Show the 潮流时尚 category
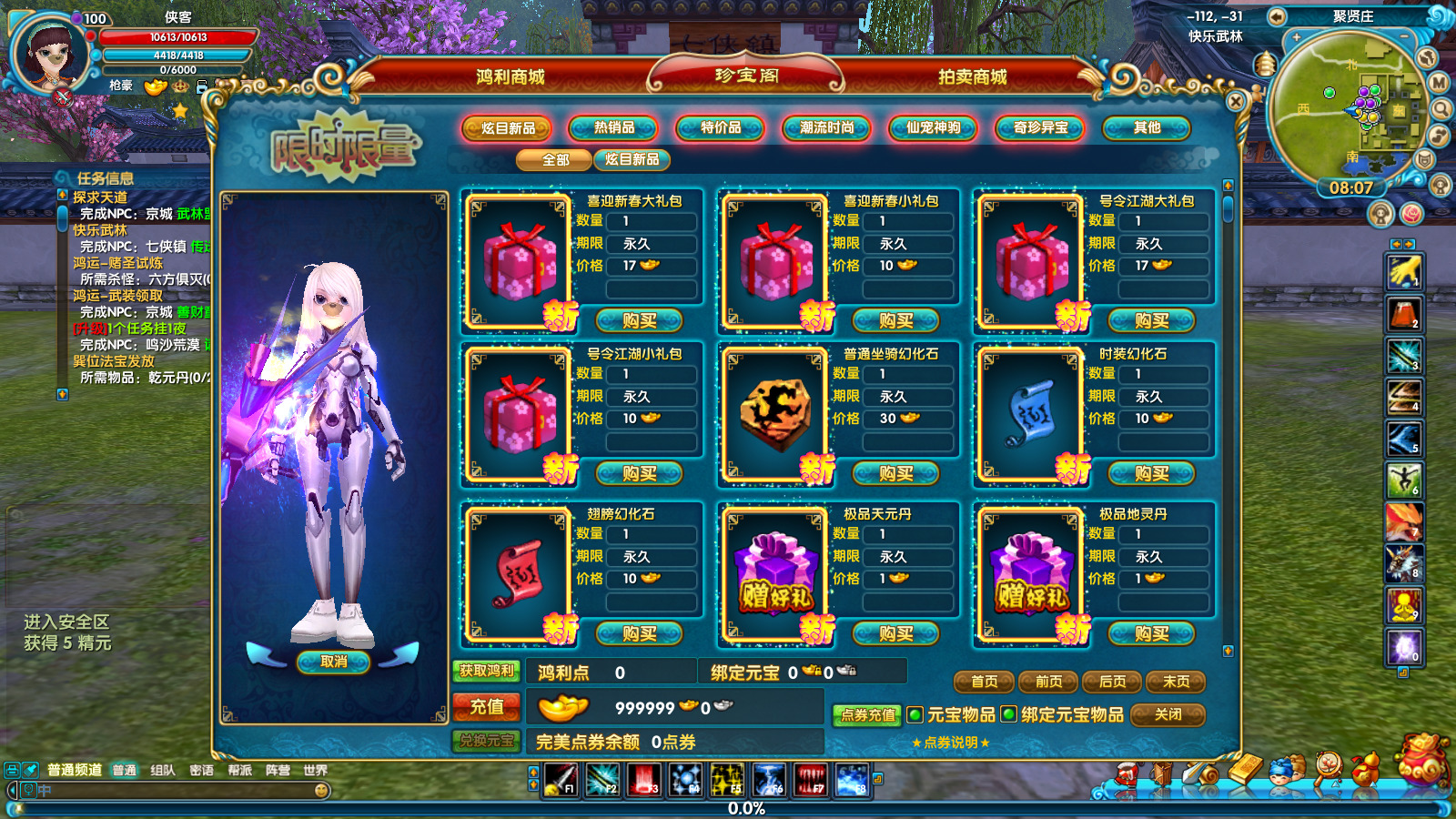This screenshot has width=1456, height=819. 827,128
